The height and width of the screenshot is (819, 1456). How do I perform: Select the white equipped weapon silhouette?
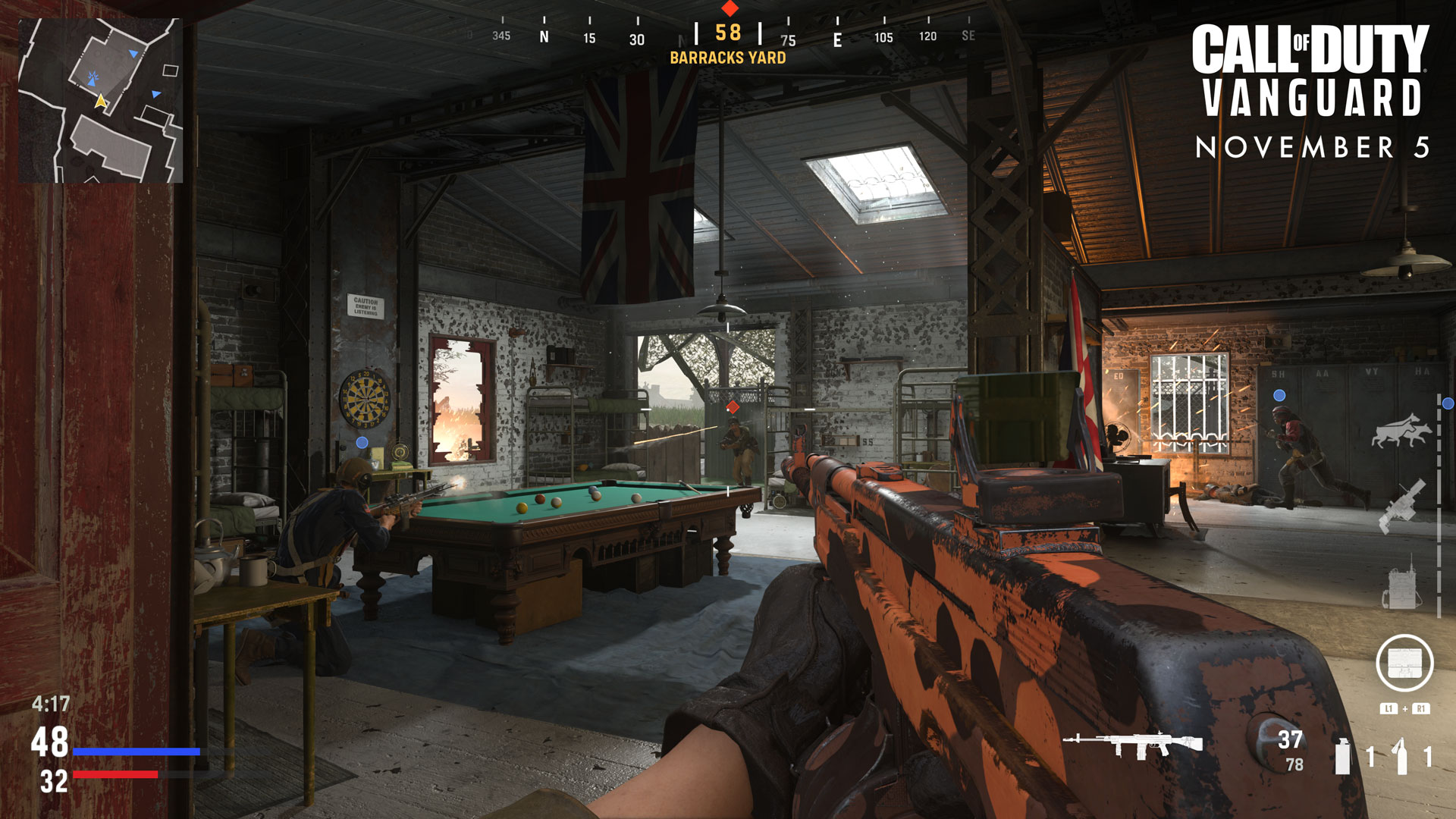tap(1132, 744)
